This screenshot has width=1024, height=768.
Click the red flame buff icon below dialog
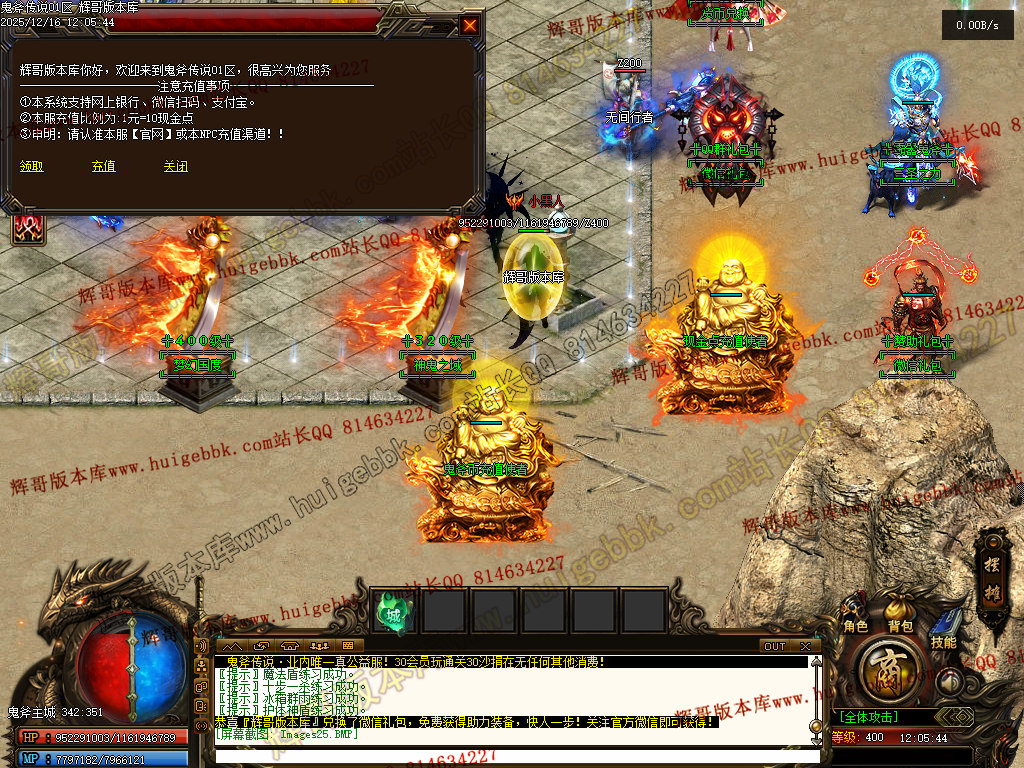tap(27, 227)
